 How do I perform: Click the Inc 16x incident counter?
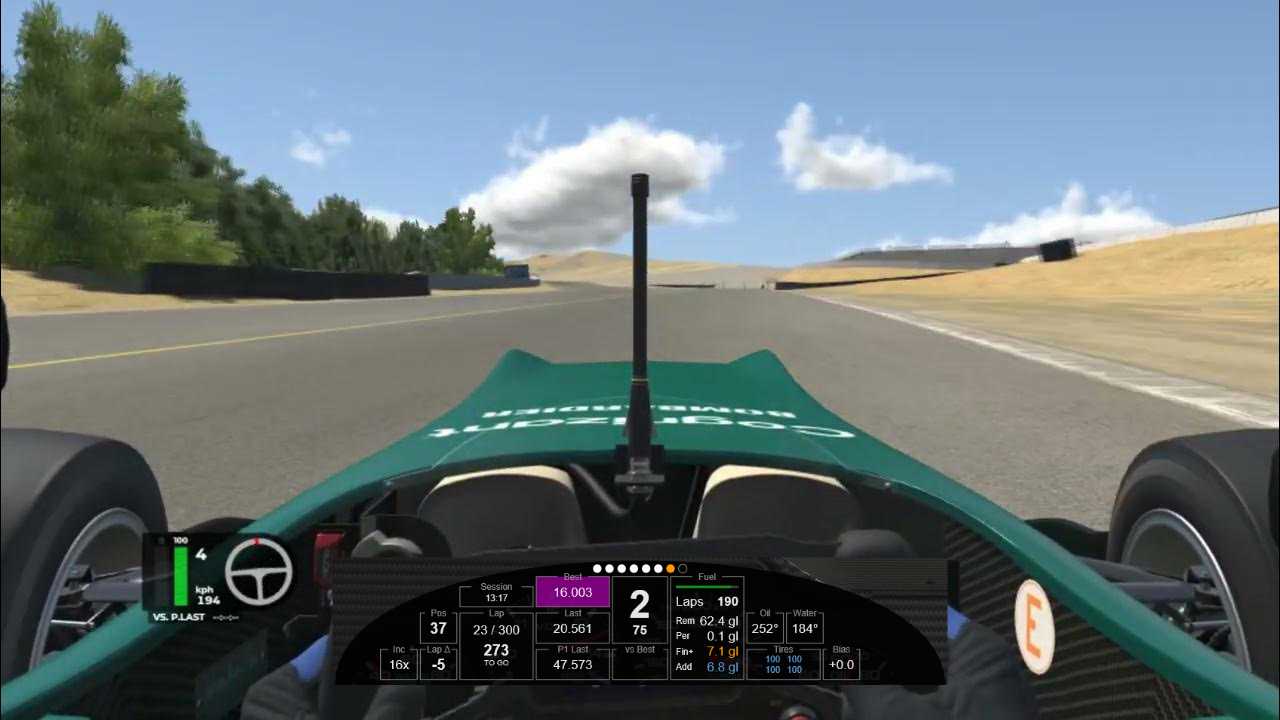(x=397, y=663)
